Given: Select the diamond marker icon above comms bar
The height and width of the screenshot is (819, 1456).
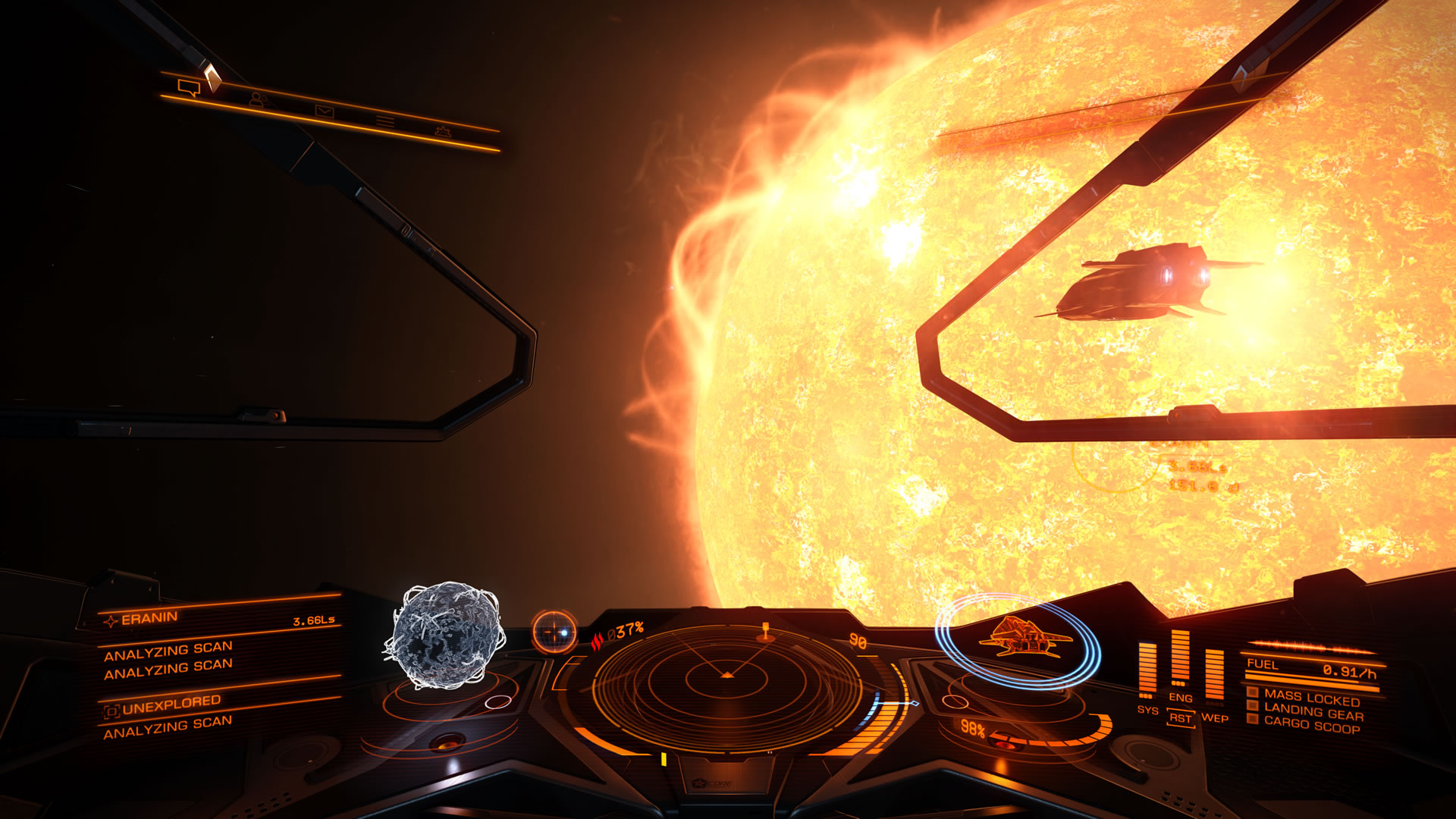Looking at the screenshot, I should 212,77.
